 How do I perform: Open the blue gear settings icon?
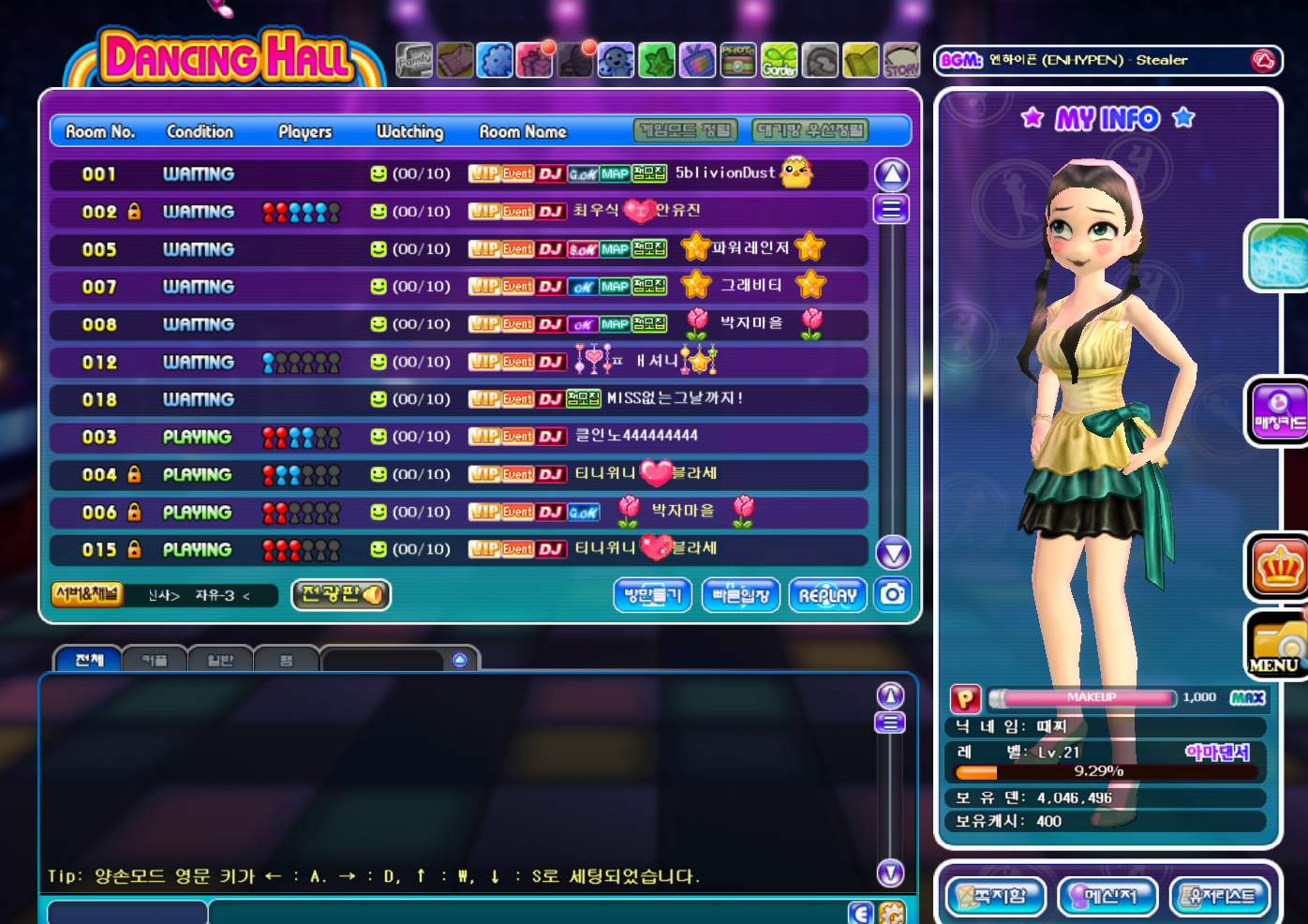(495, 61)
